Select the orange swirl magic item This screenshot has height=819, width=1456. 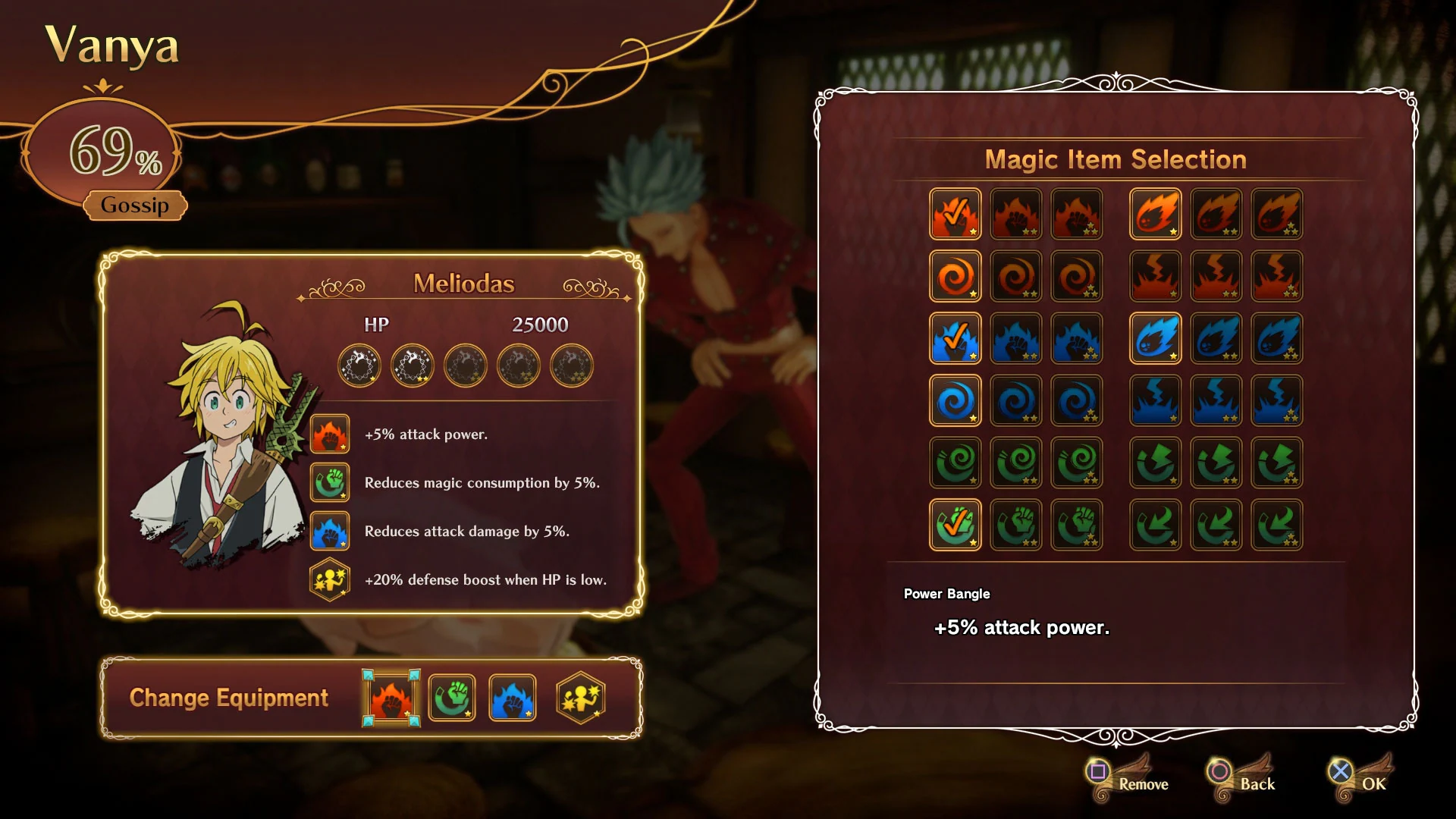[x=955, y=276]
